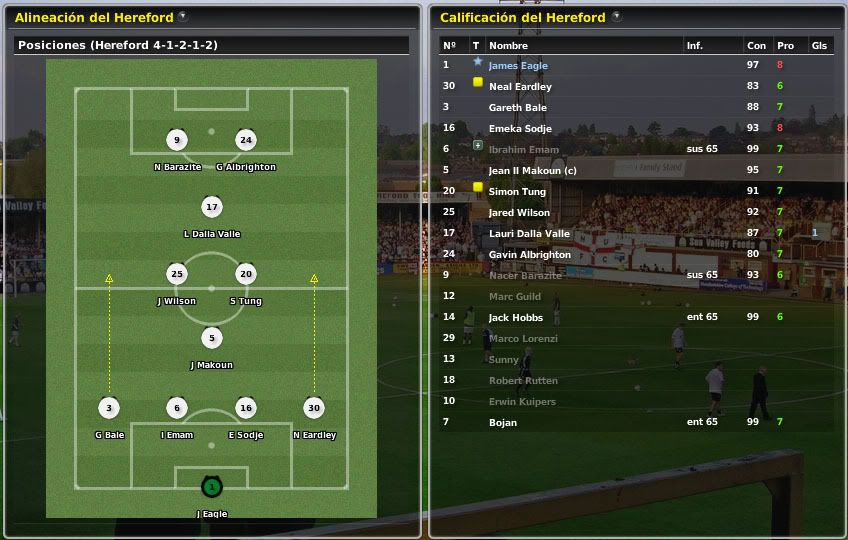848x540 pixels.
Task: Select Emeka Sodje in the ratings list
Action: tap(519, 128)
